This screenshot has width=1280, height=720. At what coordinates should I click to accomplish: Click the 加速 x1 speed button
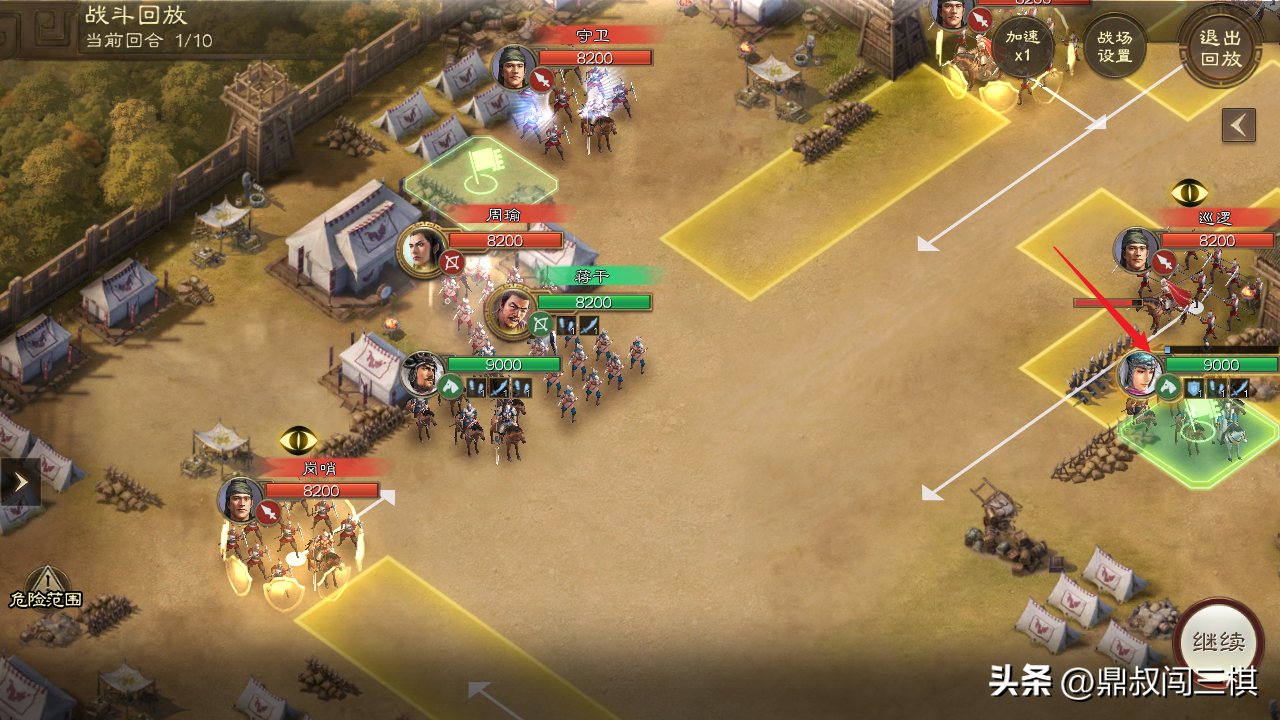click(x=1021, y=46)
